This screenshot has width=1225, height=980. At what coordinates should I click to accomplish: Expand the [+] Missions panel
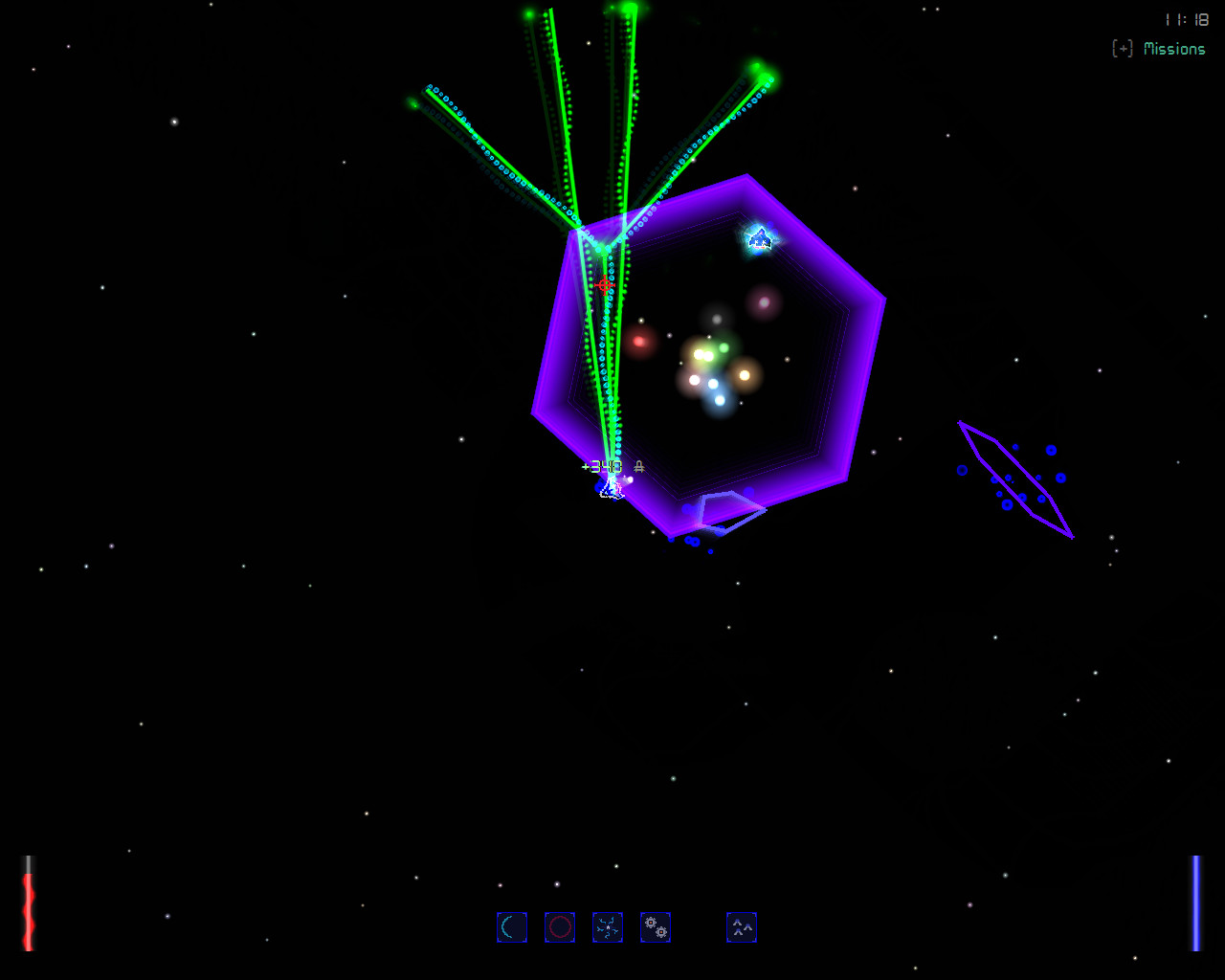[x=1121, y=48]
